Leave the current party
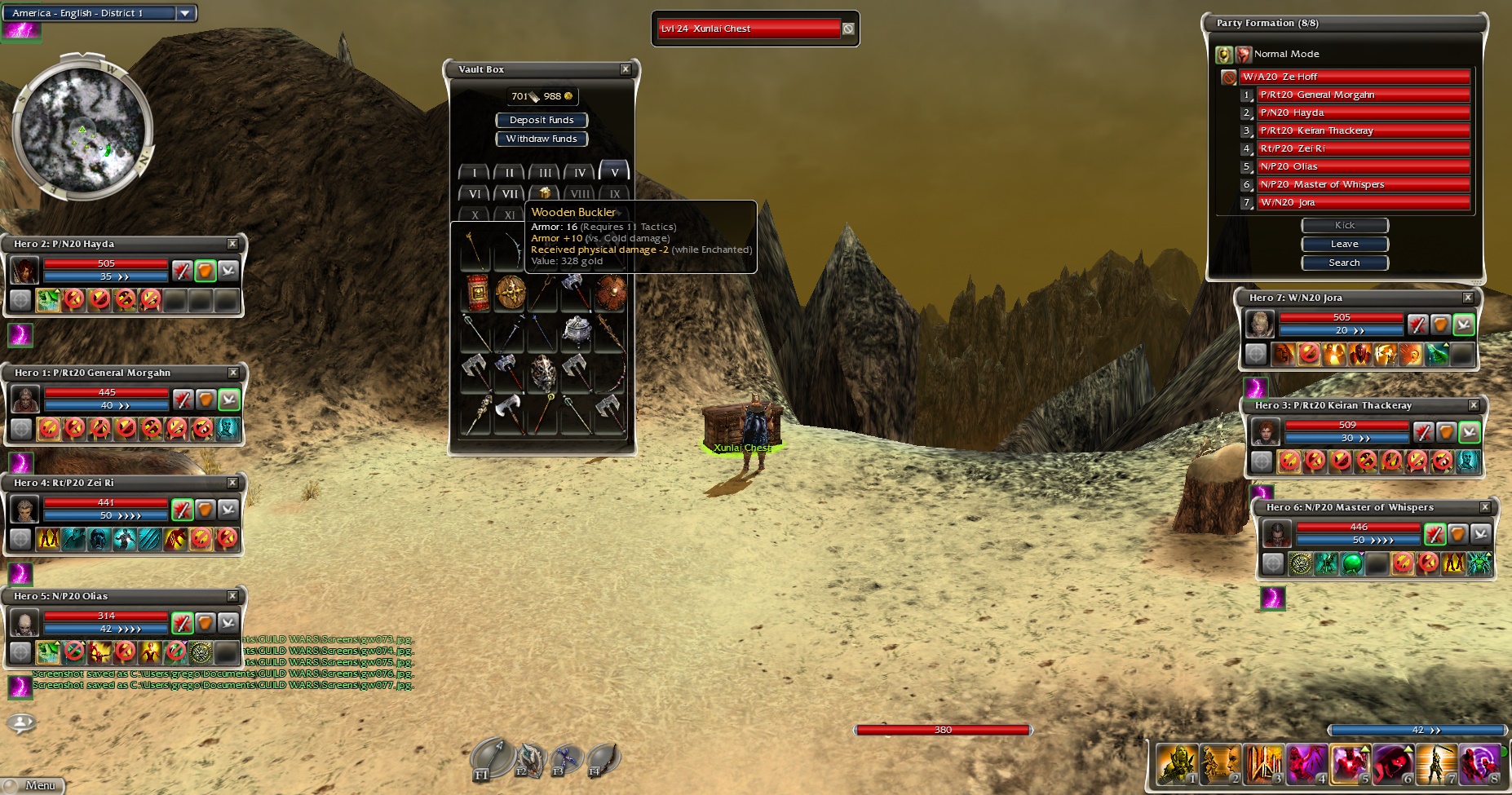The height and width of the screenshot is (795, 1512). point(1344,244)
